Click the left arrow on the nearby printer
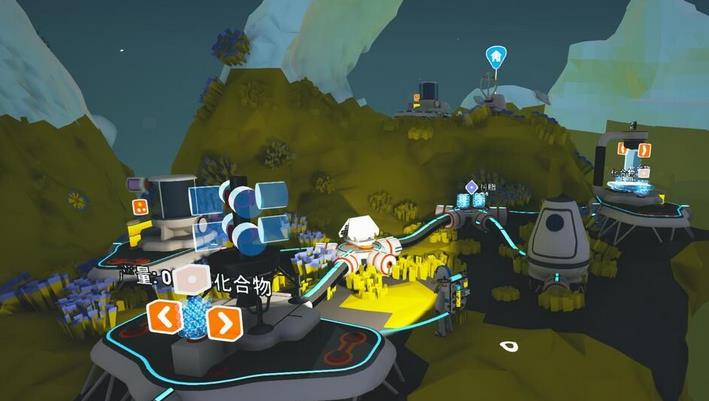The image size is (709, 401). point(163,318)
